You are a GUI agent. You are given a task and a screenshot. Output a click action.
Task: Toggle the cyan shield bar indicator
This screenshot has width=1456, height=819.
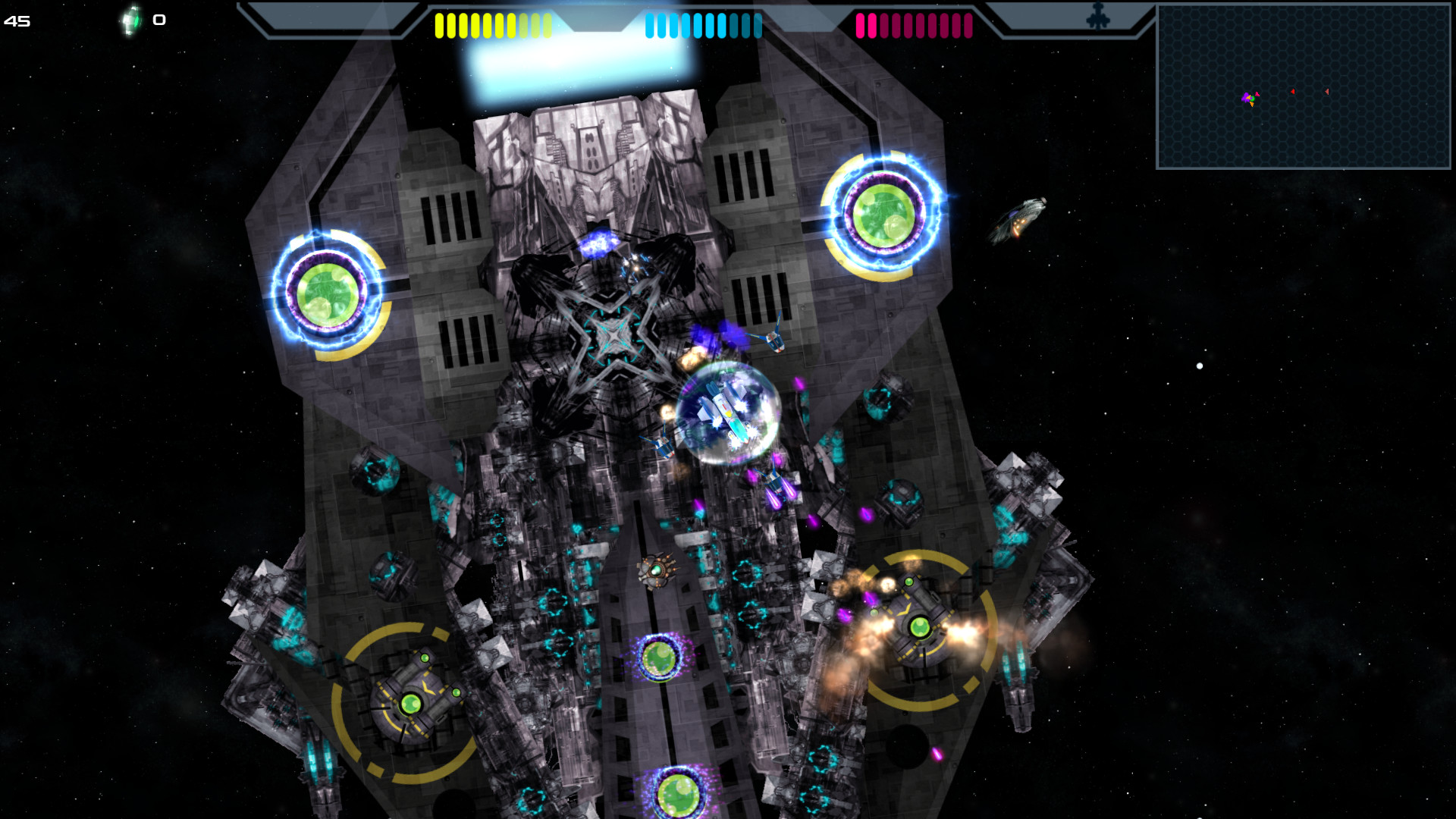pyautogui.click(x=704, y=24)
